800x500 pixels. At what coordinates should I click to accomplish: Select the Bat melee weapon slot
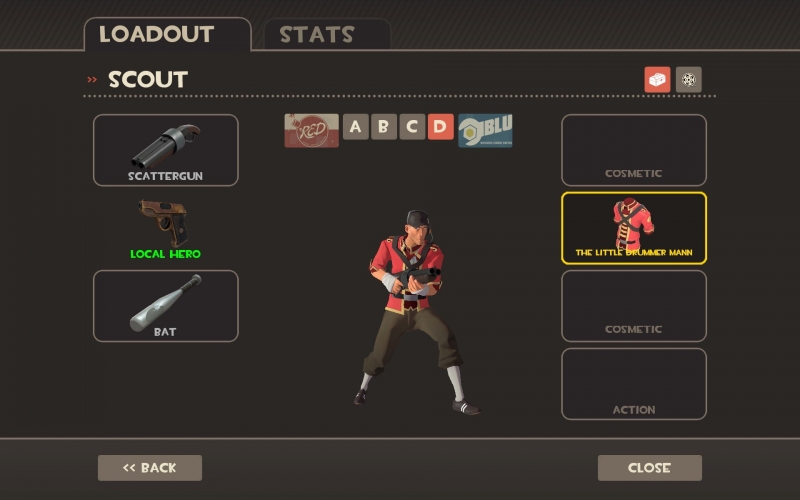[166, 306]
